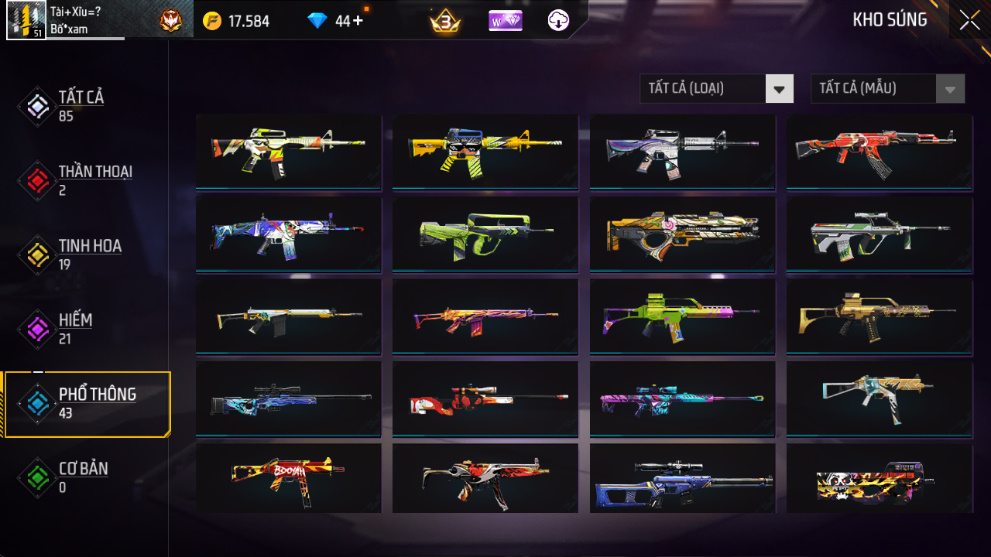The image size is (991, 557).
Task: Open the gold coin balance
Action: click(236, 20)
